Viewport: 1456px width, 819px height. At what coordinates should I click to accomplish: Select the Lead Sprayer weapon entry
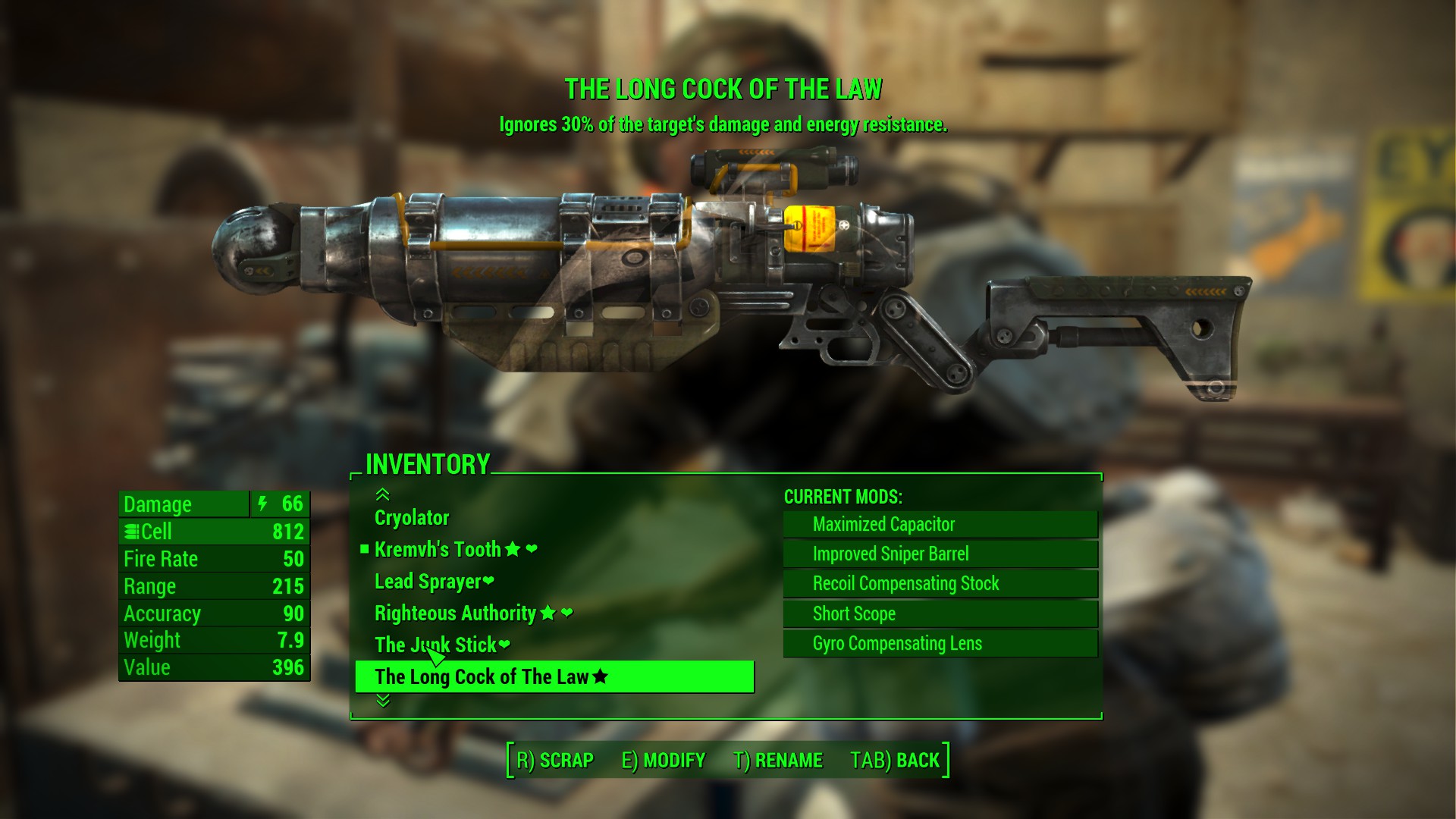click(428, 582)
